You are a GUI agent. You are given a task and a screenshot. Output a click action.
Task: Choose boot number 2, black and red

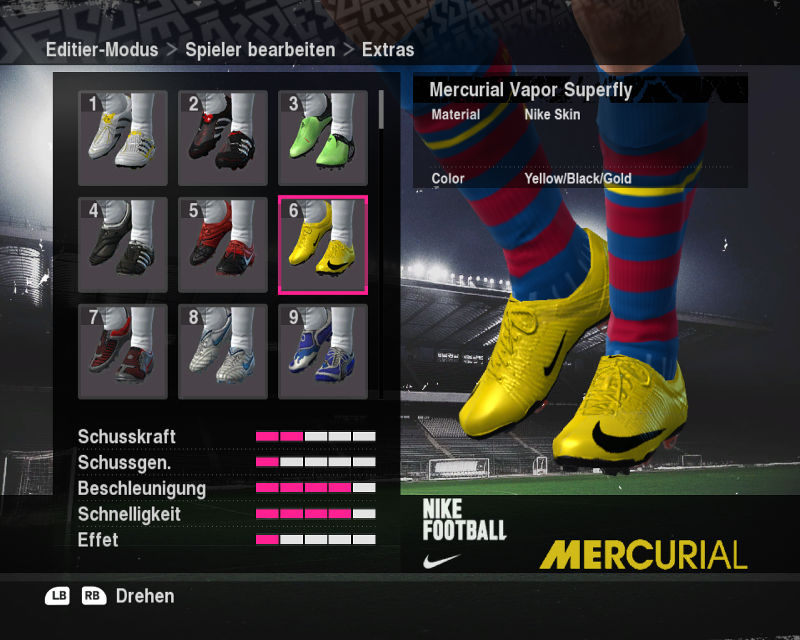tap(223, 138)
